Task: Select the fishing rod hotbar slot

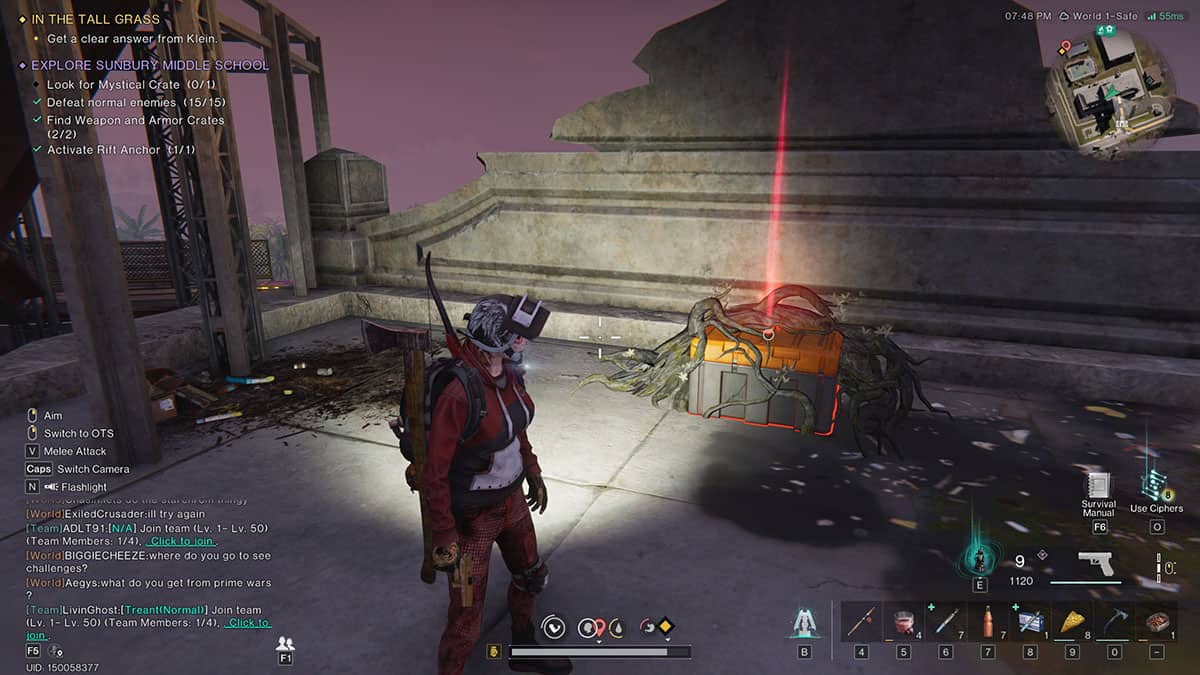Action: pyautogui.click(x=862, y=622)
